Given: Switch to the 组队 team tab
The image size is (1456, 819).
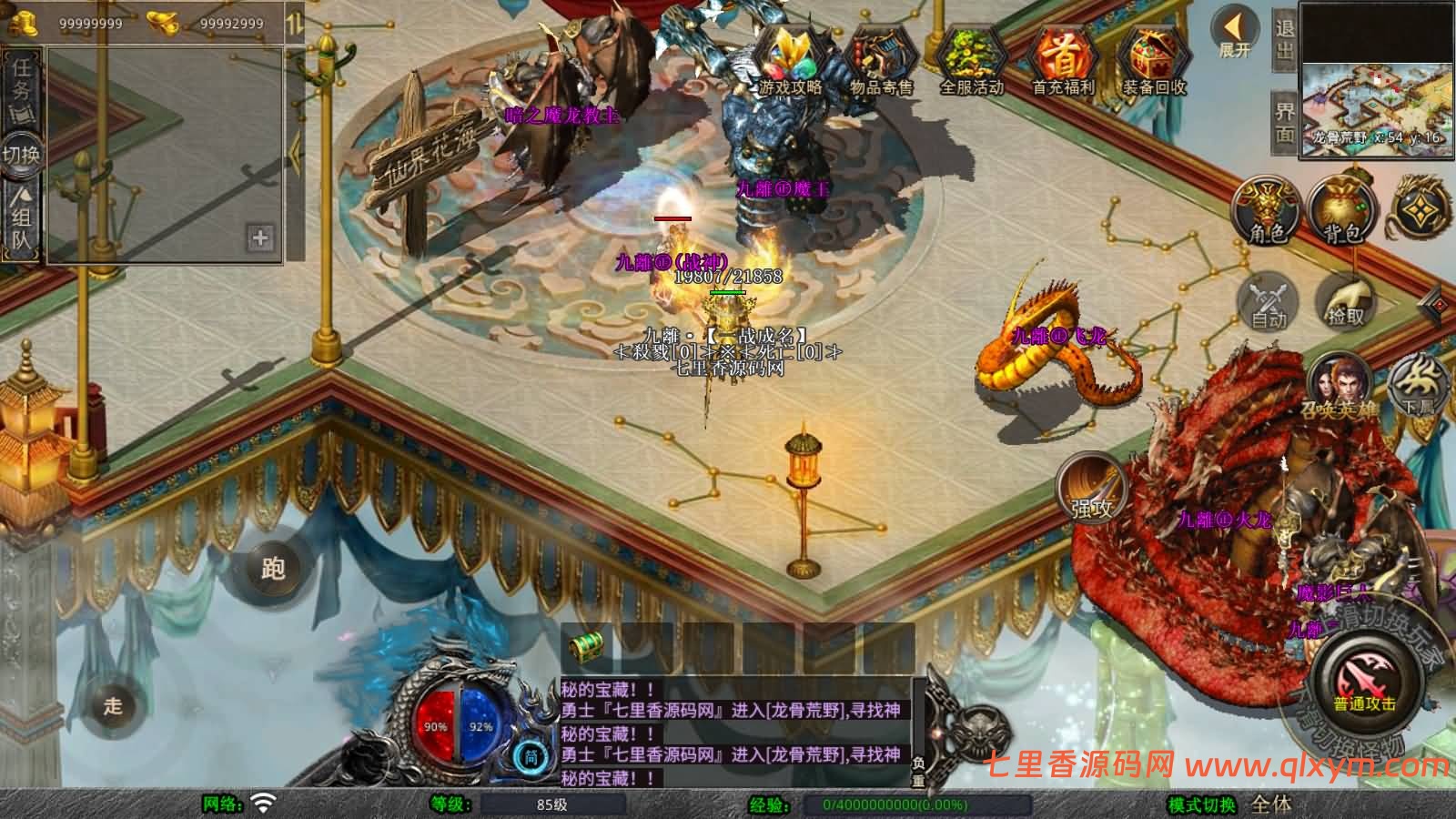Looking at the screenshot, I should pyautogui.click(x=23, y=218).
